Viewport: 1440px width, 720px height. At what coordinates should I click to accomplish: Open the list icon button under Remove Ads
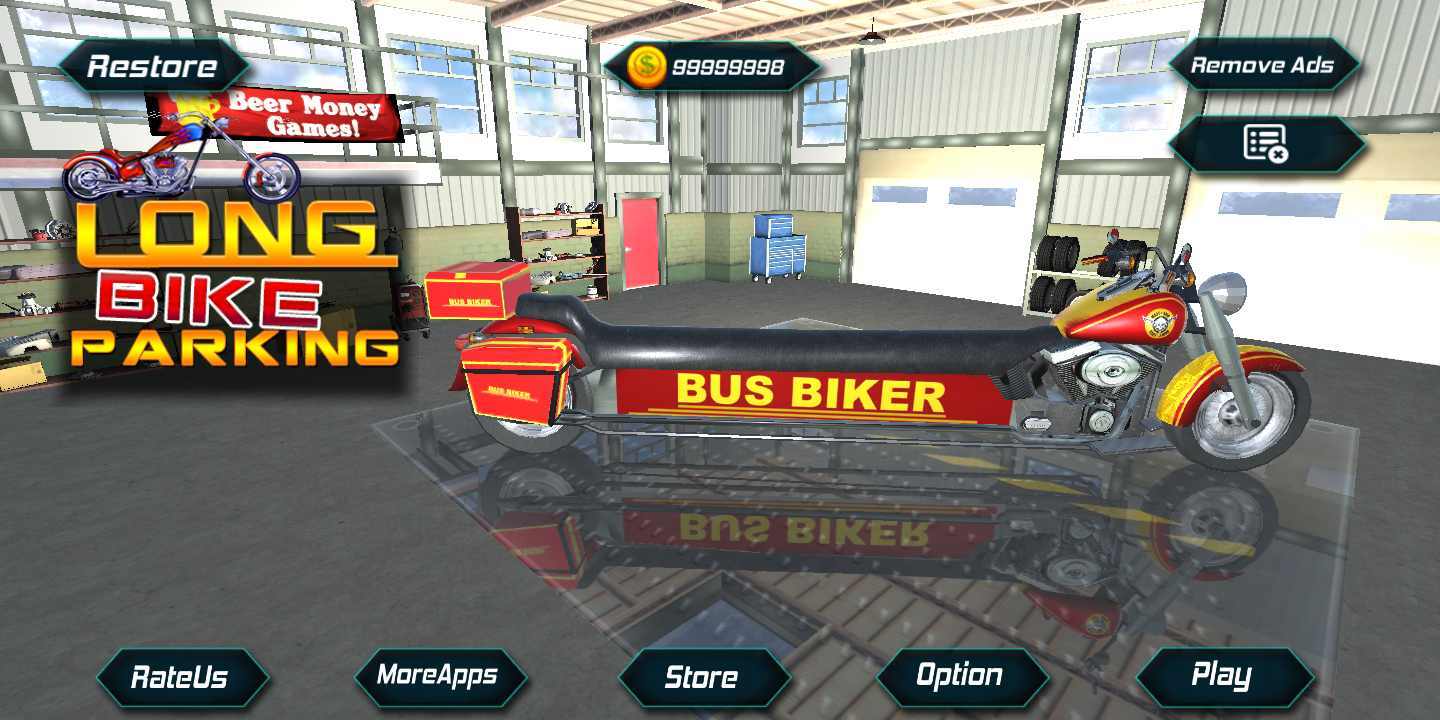[1265, 144]
